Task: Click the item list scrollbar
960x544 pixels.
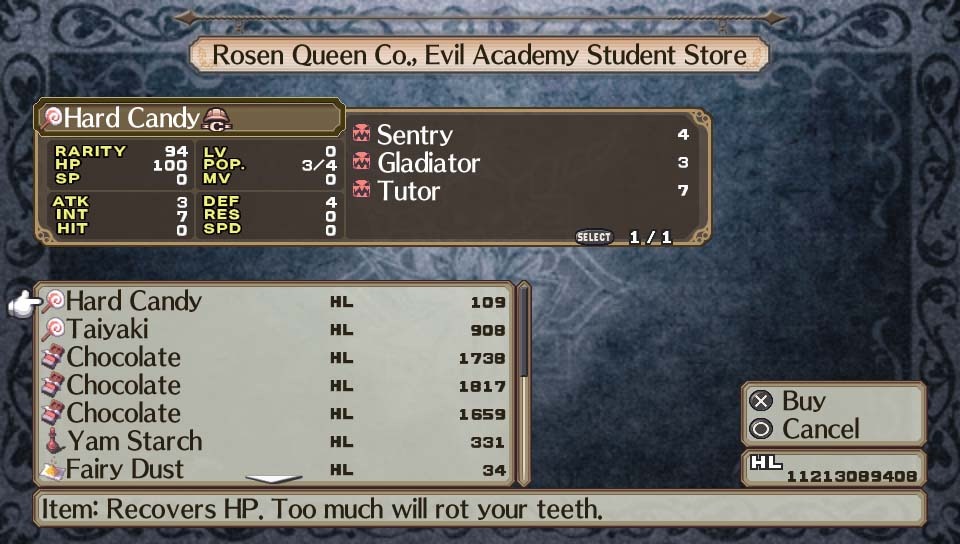Action: pyautogui.click(x=523, y=340)
